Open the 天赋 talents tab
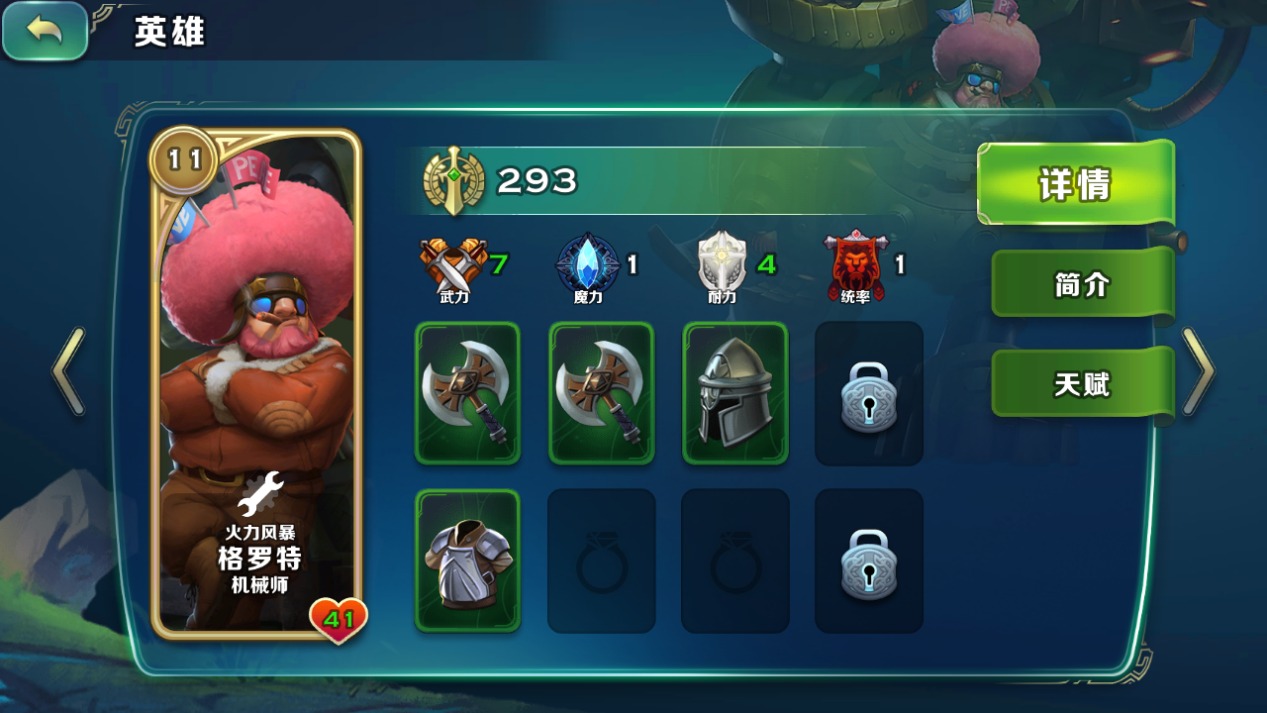 click(1081, 383)
